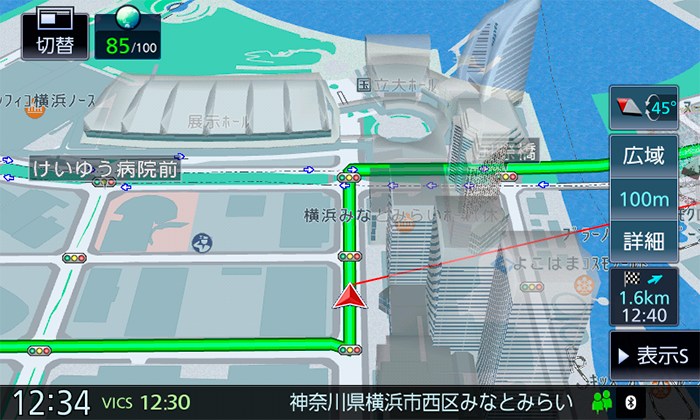Click the Bluetooth status icon
The width and height of the screenshot is (700, 420).
631,402
